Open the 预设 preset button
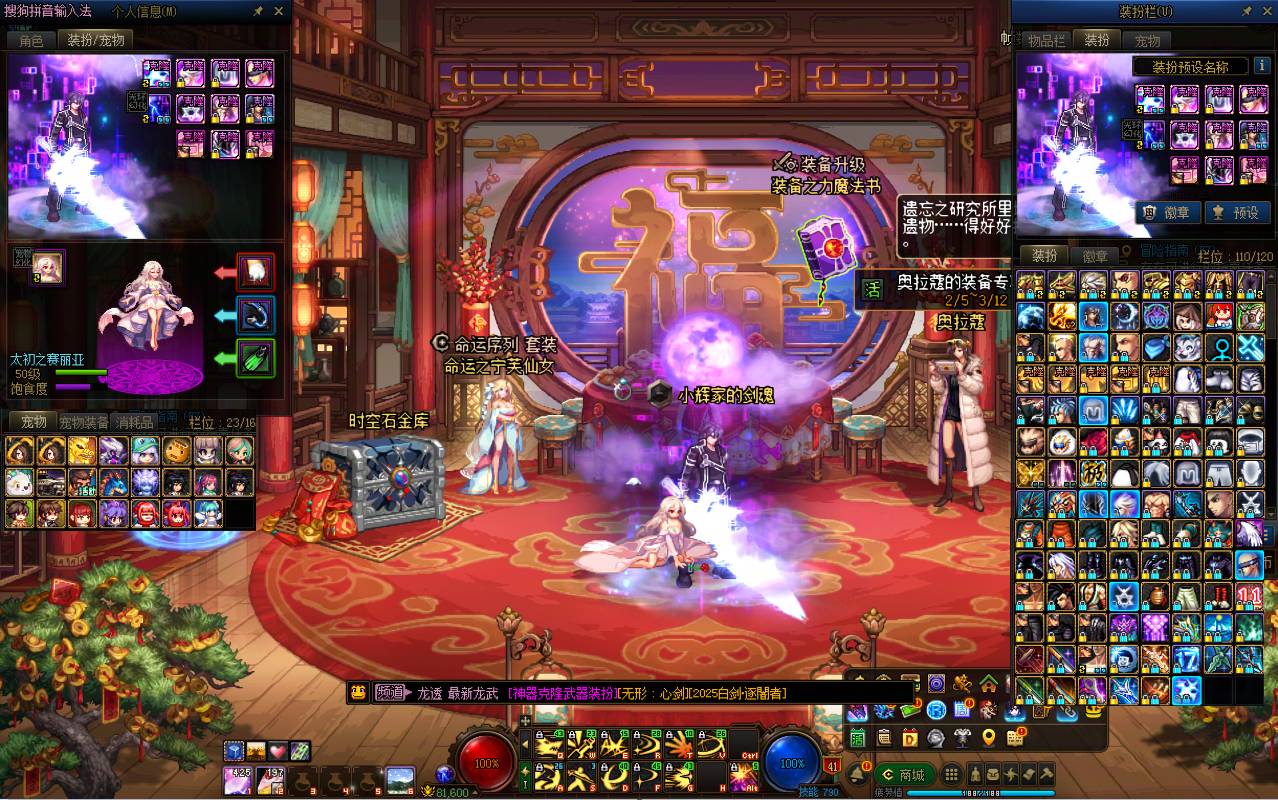 (x=1235, y=212)
